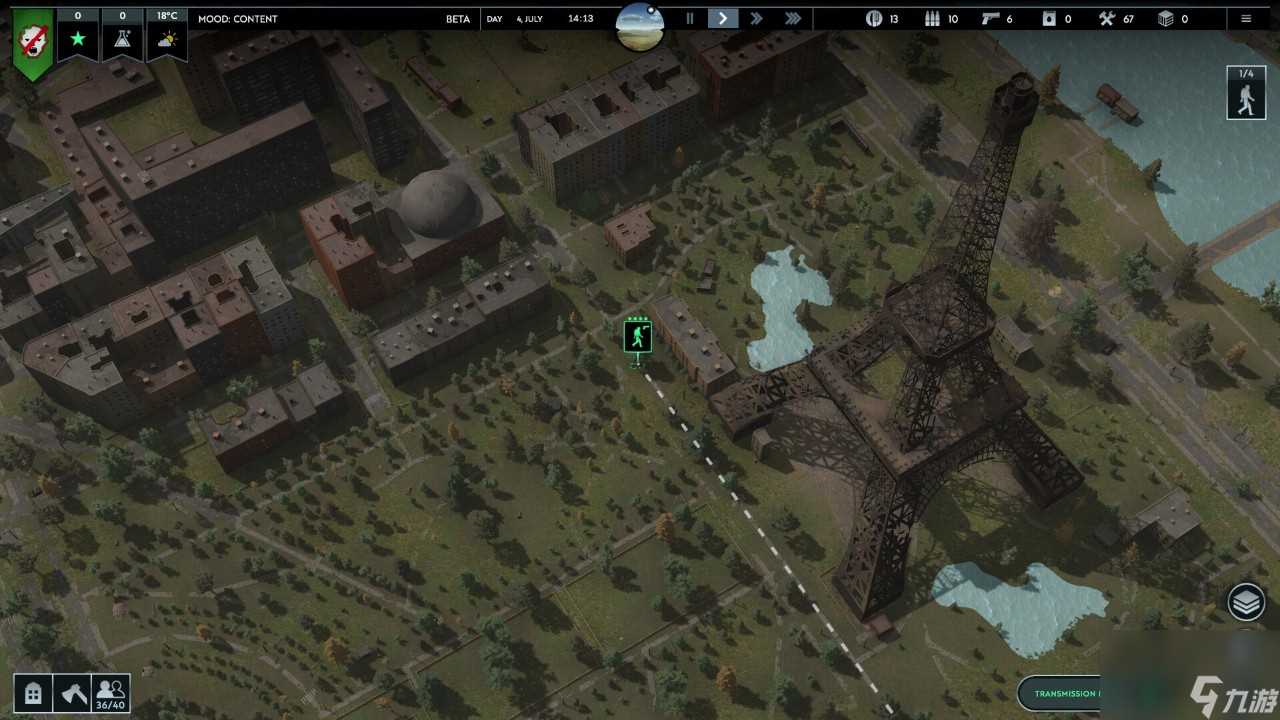The width and height of the screenshot is (1280, 720).
Task: Click the day-night cycle globe
Action: [640, 24]
